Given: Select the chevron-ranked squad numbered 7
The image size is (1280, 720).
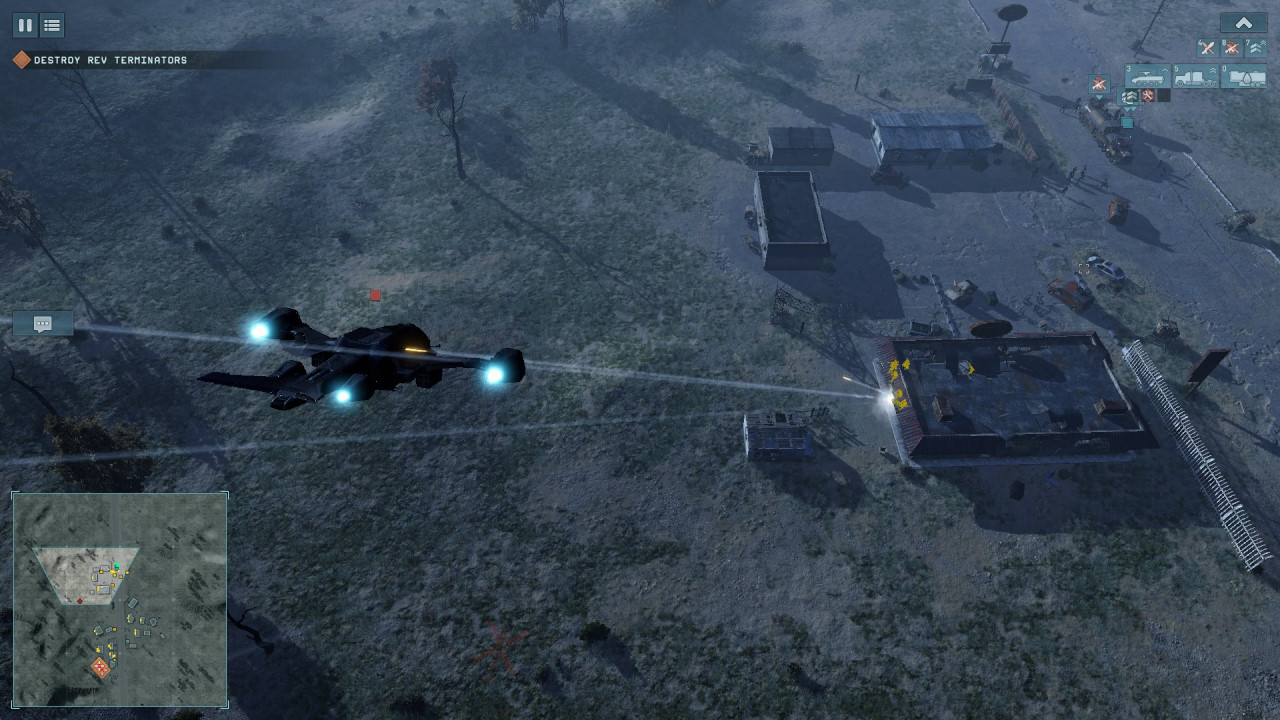Looking at the screenshot, I should 1255,47.
